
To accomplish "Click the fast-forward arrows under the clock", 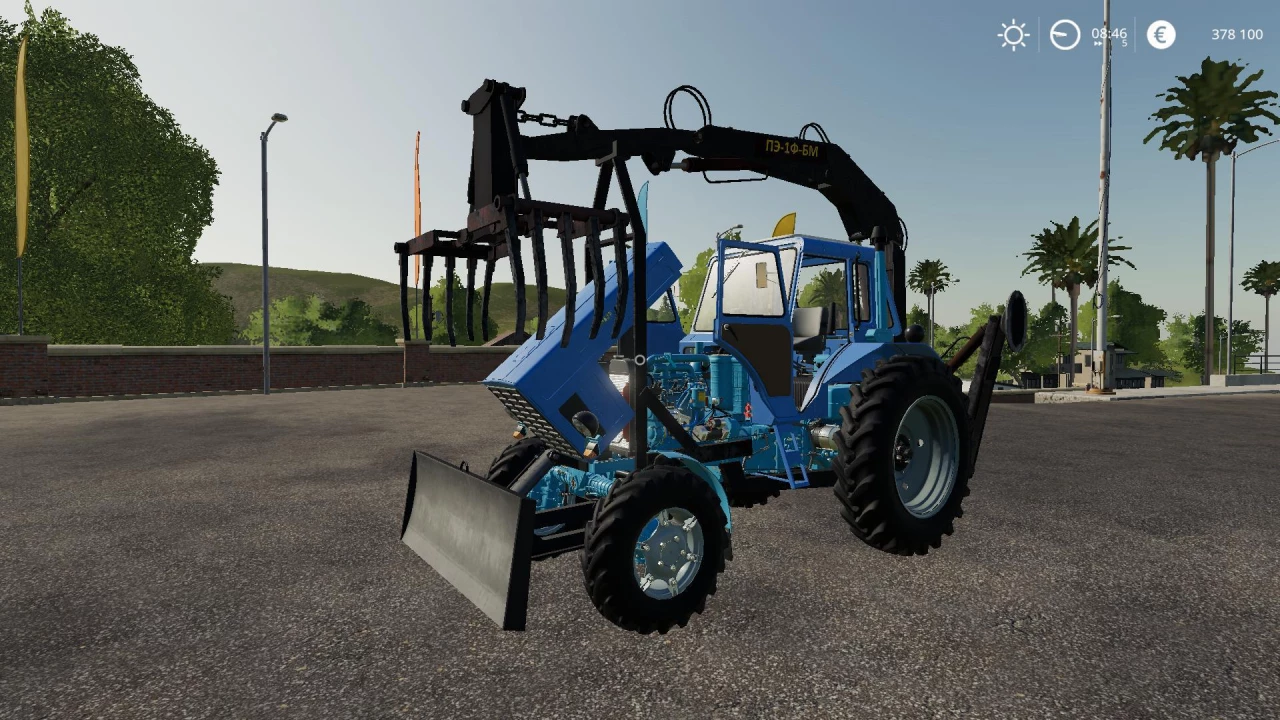I will 1097,43.
